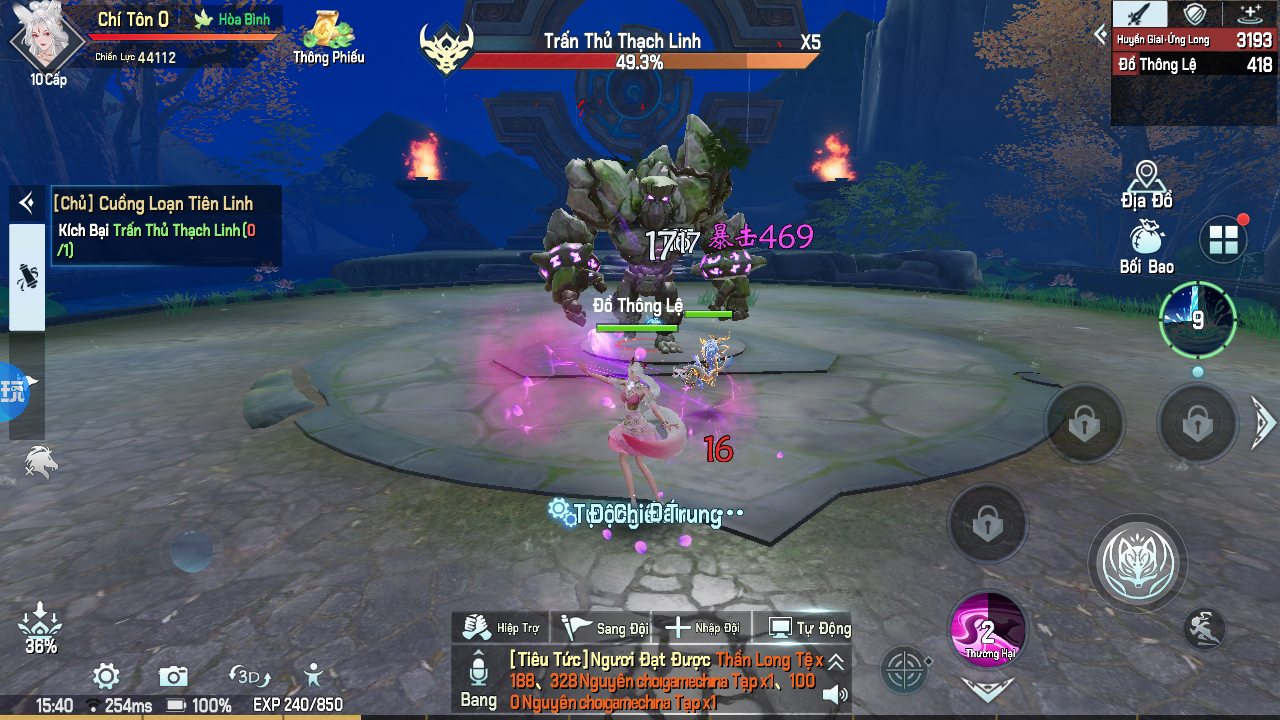Collapse the quest tracker with the arrow
The height and width of the screenshot is (720, 1280).
coord(26,204)
